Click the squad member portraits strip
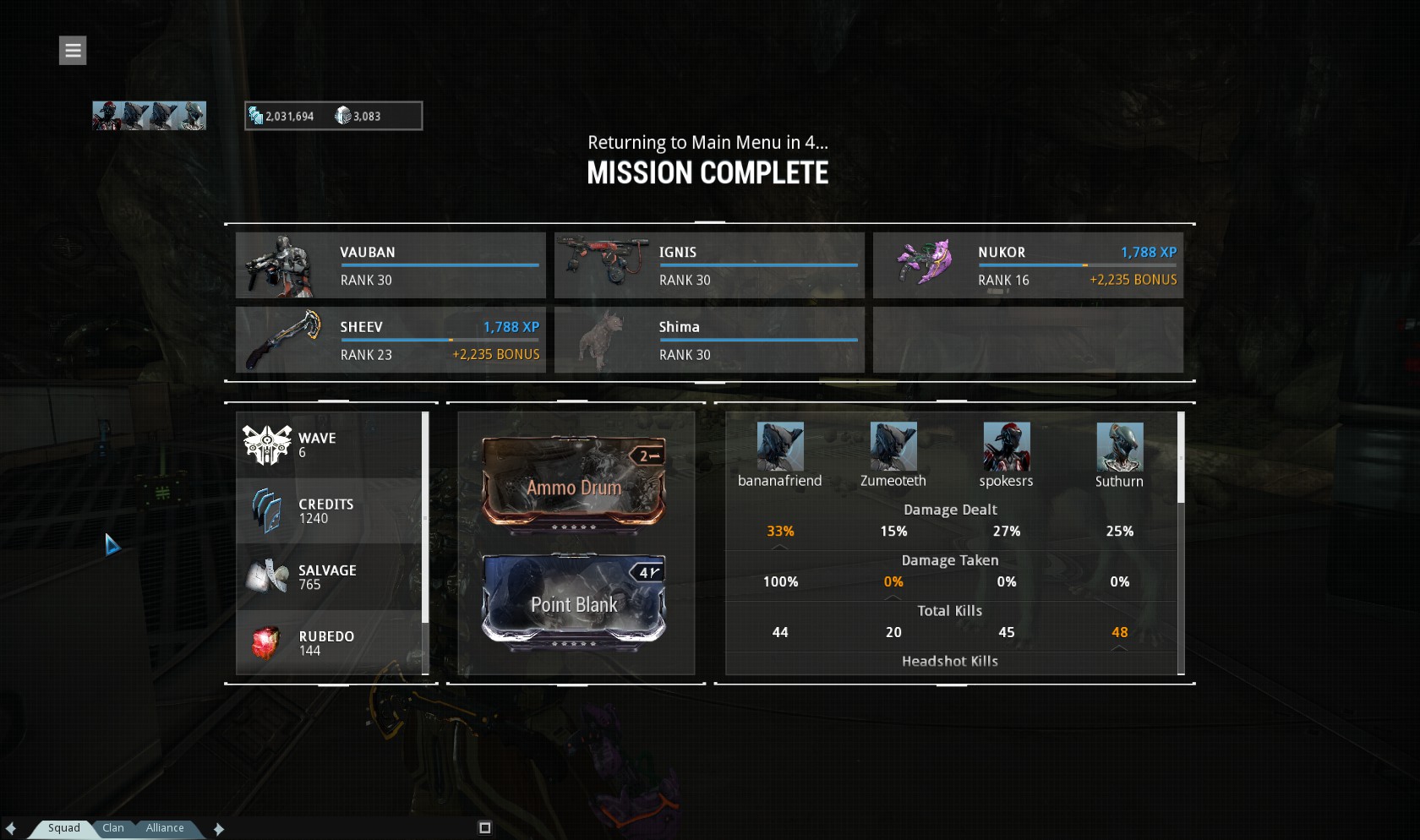This screenshot has width=1420, height=840. coord(149,116)
